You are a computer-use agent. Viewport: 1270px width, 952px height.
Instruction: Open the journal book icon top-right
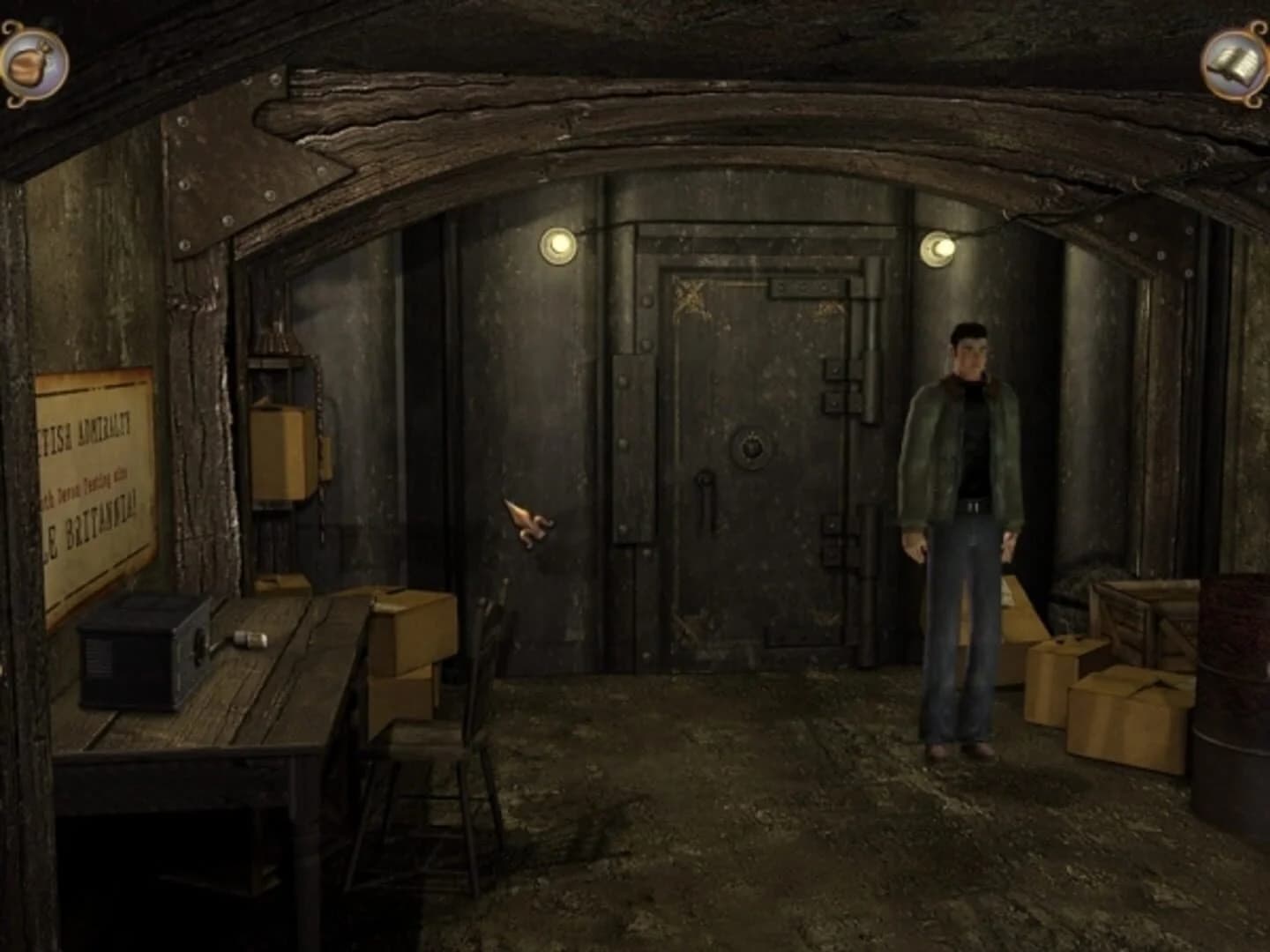pos(1235,60)
